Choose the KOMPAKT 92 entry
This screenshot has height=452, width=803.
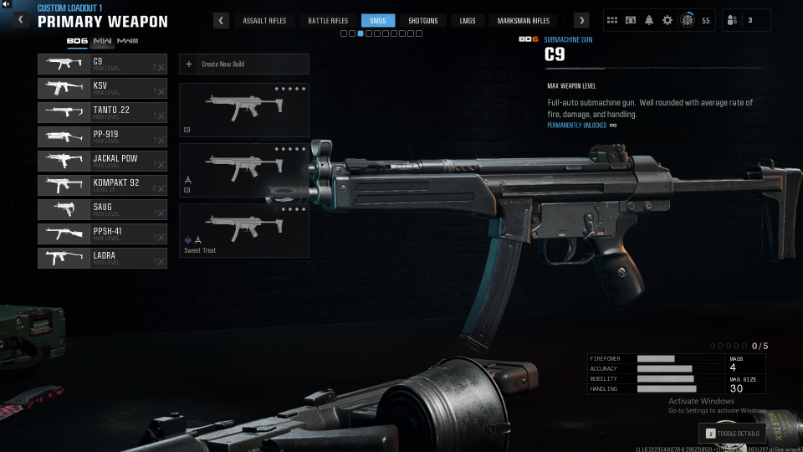(102, 185)
